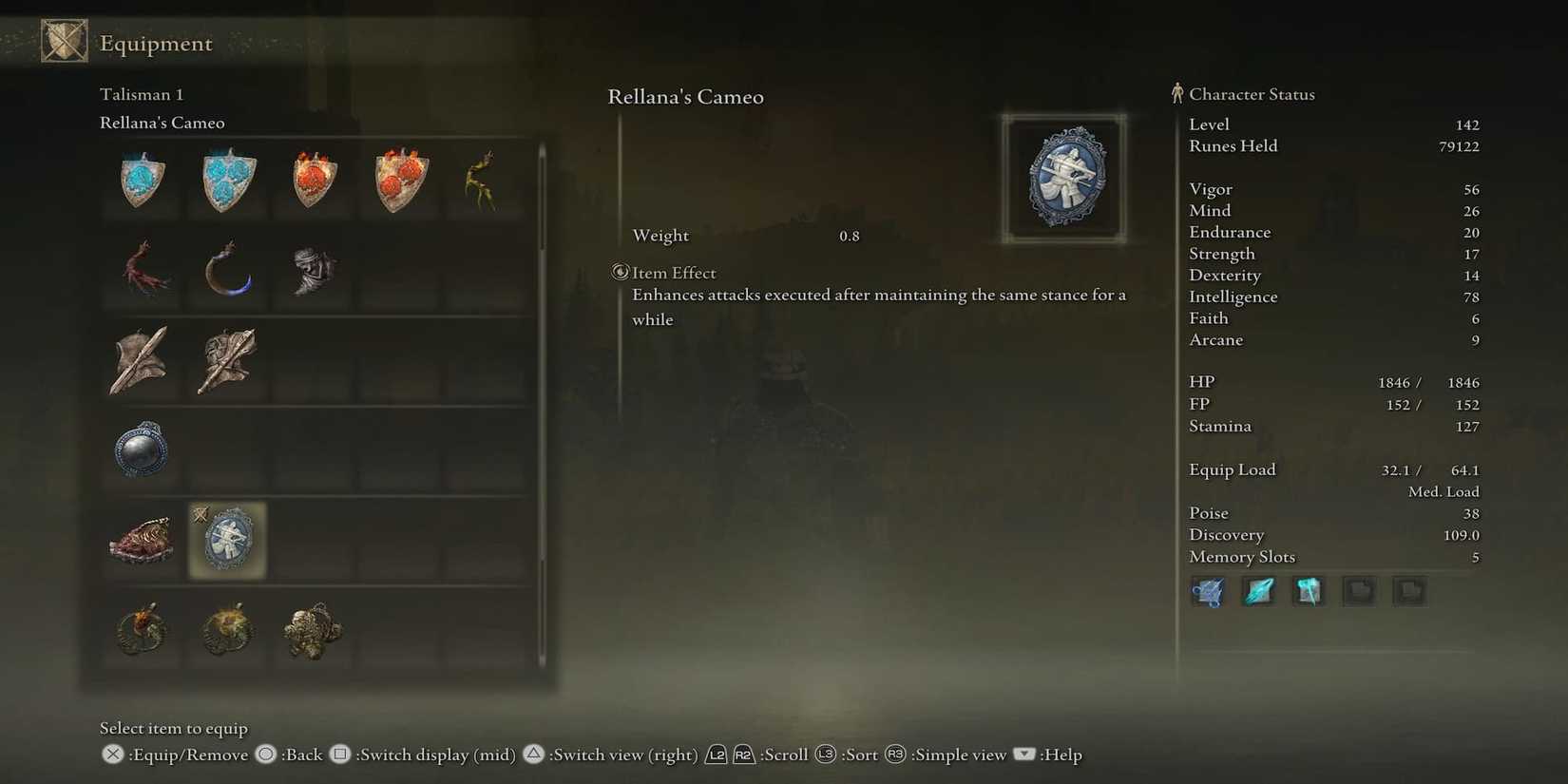Viewport: 1568px width, 784px height.
Task: Select the equipped Rellana's Cameo talisman
Action: click(226, 540)
